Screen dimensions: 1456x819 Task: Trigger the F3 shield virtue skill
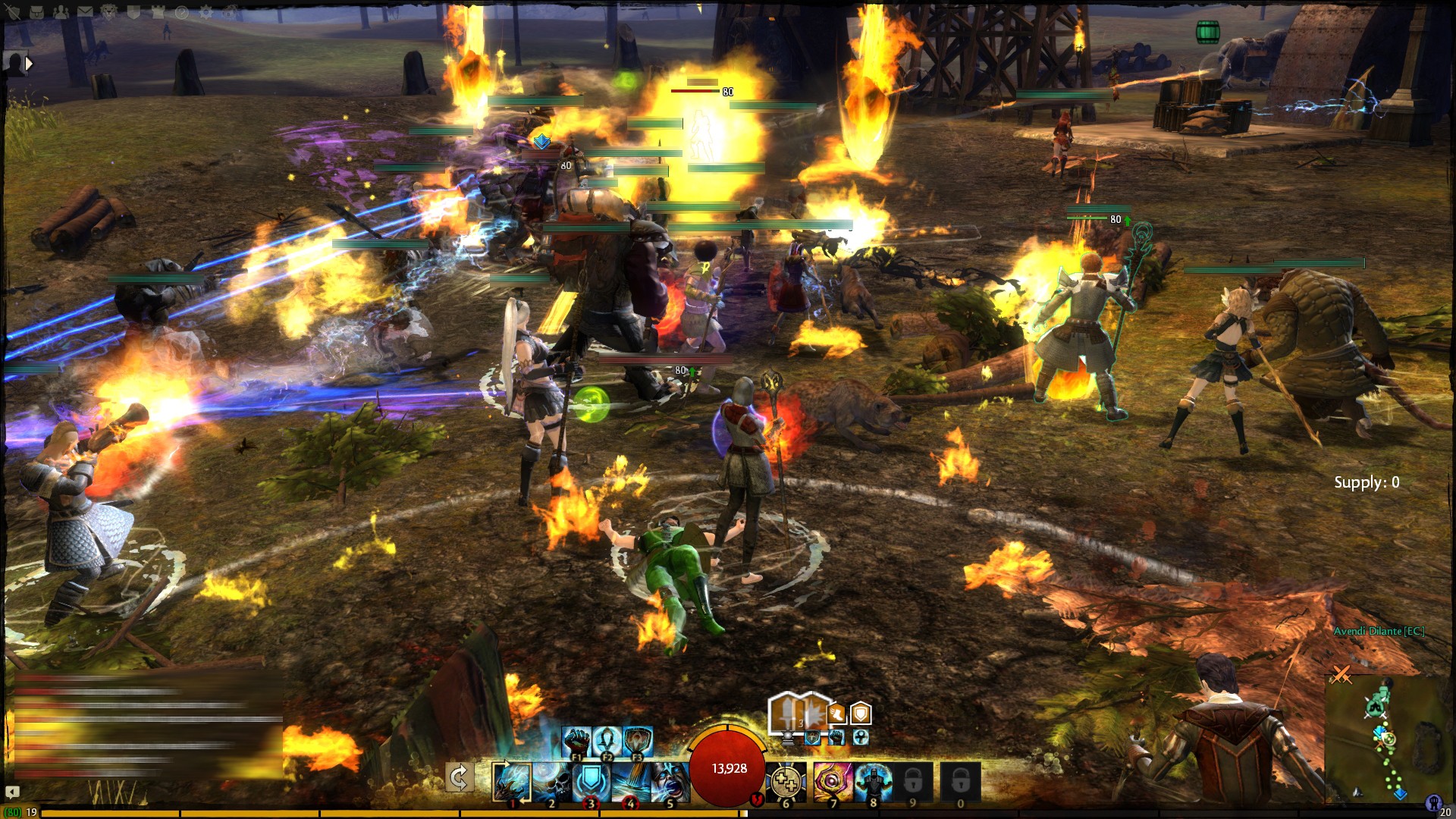click(637, 741)
